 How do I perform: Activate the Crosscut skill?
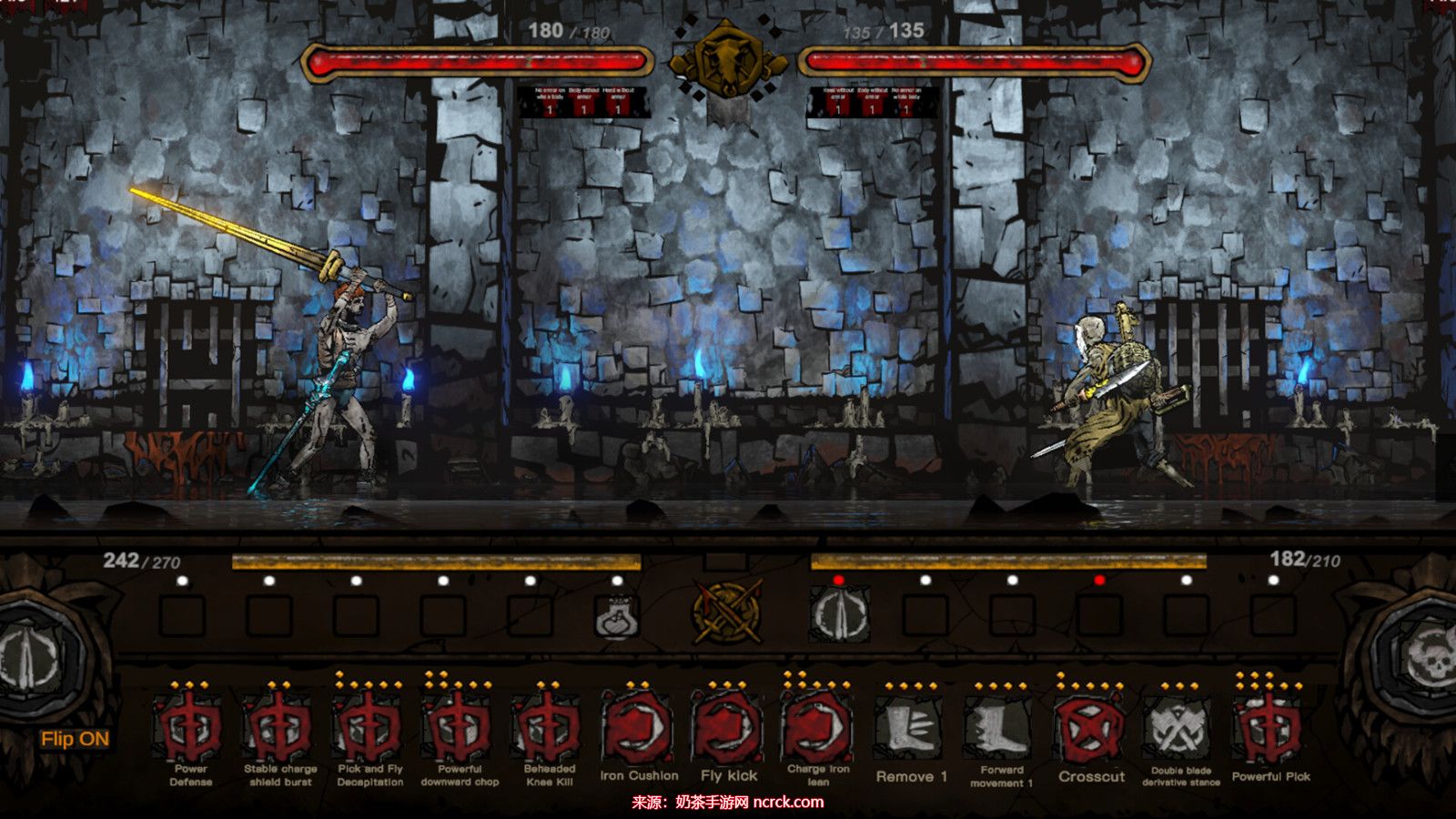click(x=1091, y=728)
